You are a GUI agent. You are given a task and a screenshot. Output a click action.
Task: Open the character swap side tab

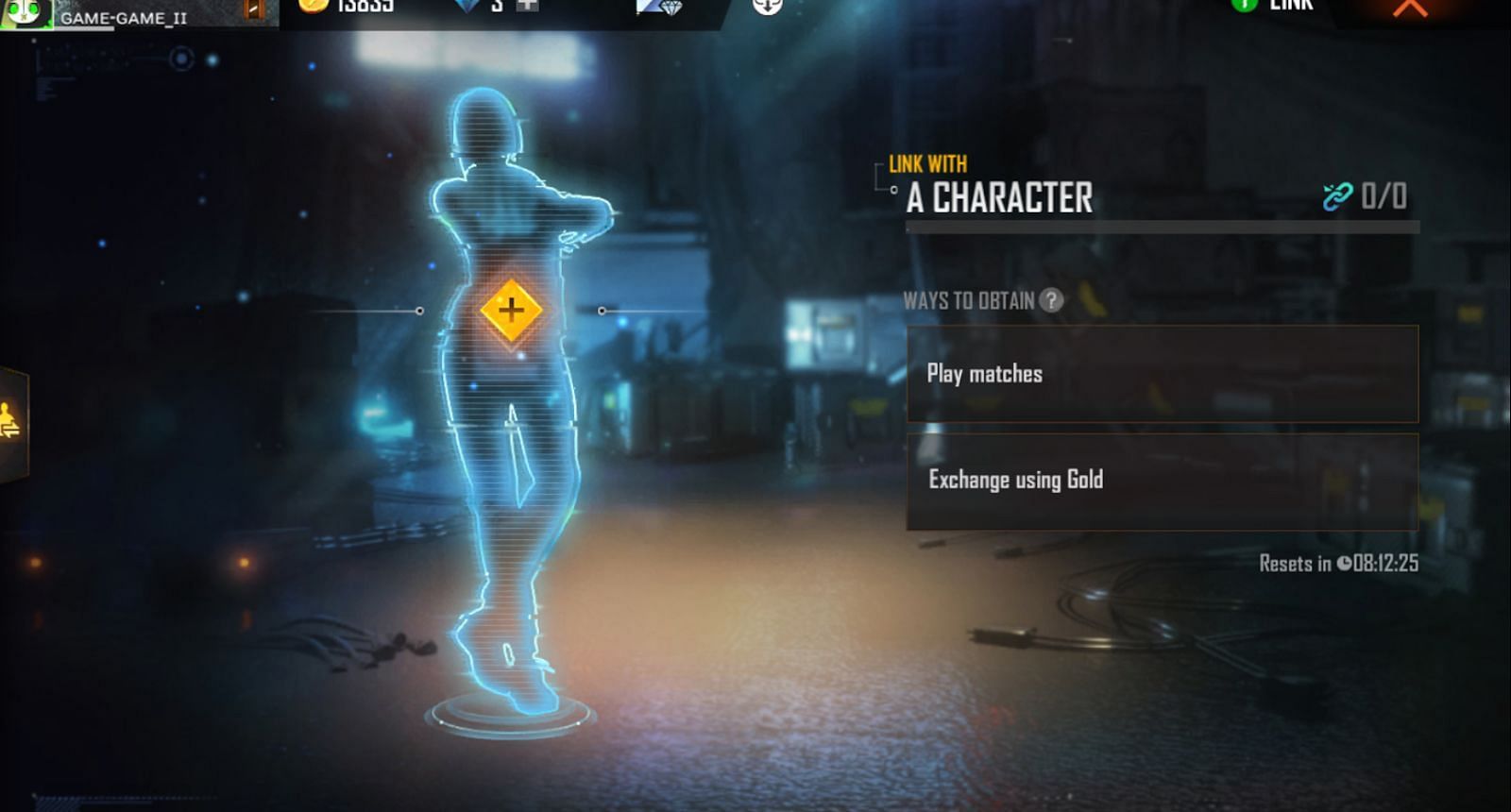[11, 421]
